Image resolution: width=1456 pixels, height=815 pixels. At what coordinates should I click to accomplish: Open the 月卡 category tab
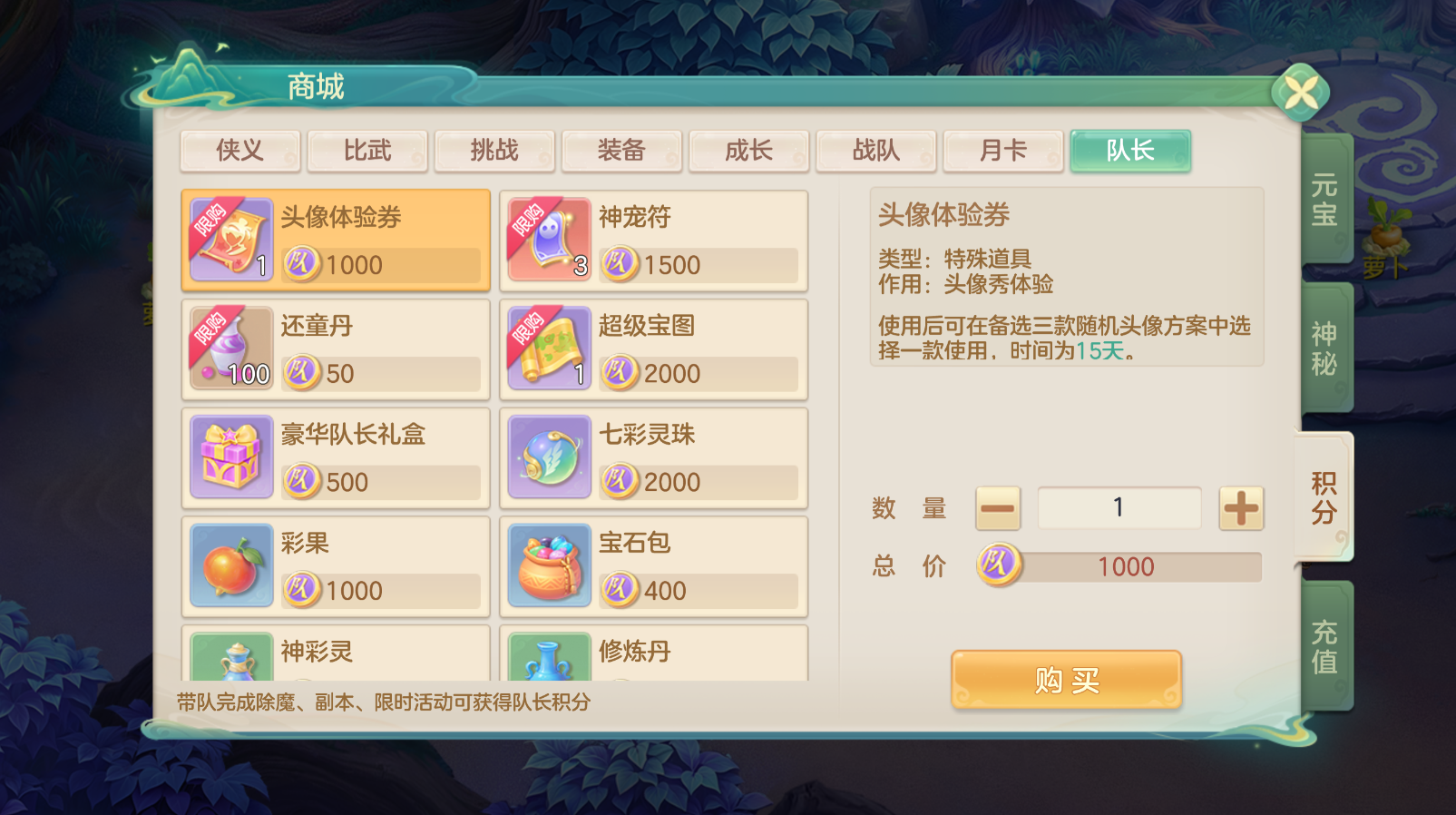pyautogui.click(x=1003, y=151)
